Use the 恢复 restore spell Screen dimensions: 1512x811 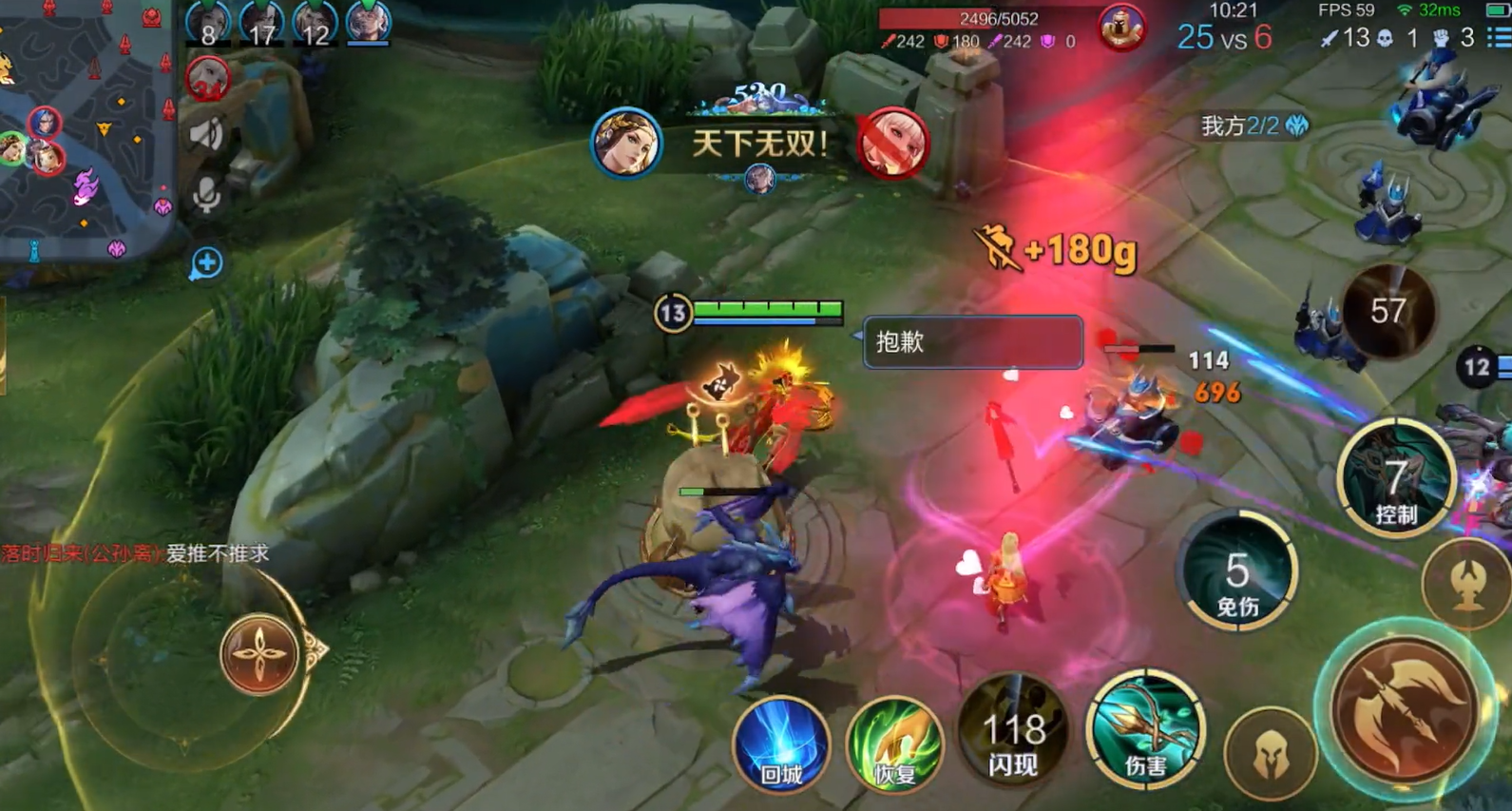point(894,744)
